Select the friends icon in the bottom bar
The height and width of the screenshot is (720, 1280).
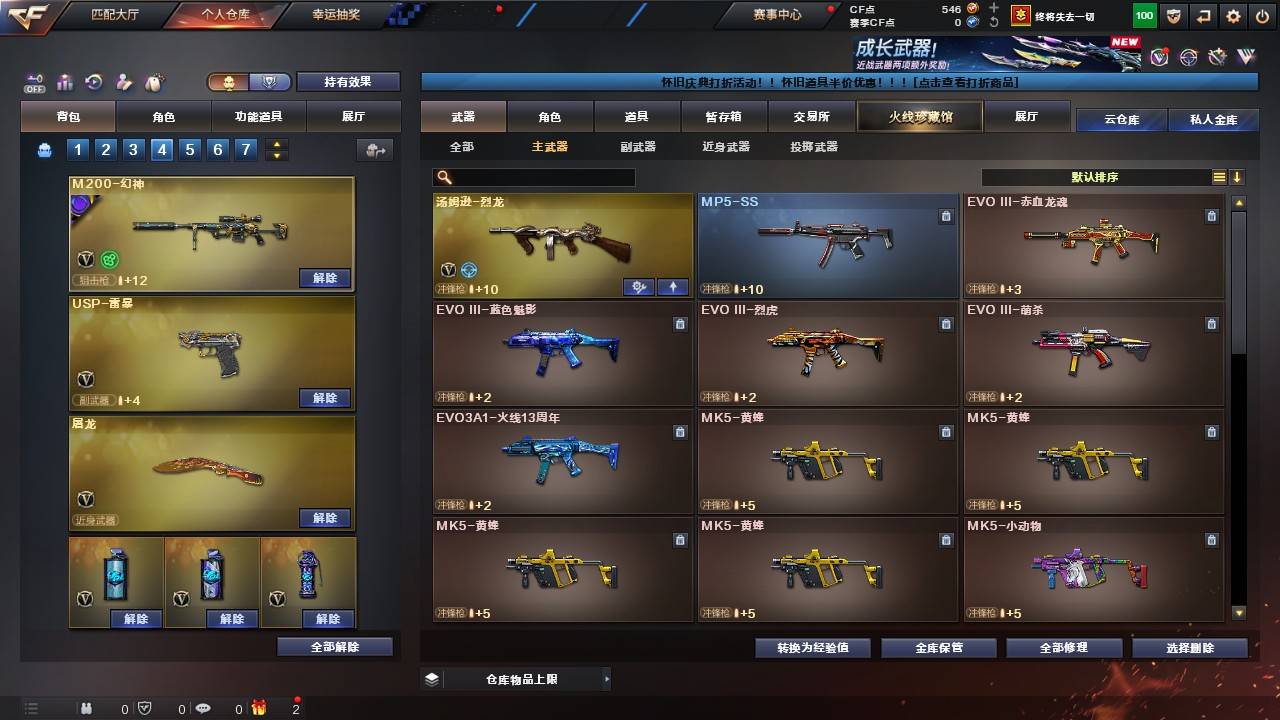(x=87, y=709)
